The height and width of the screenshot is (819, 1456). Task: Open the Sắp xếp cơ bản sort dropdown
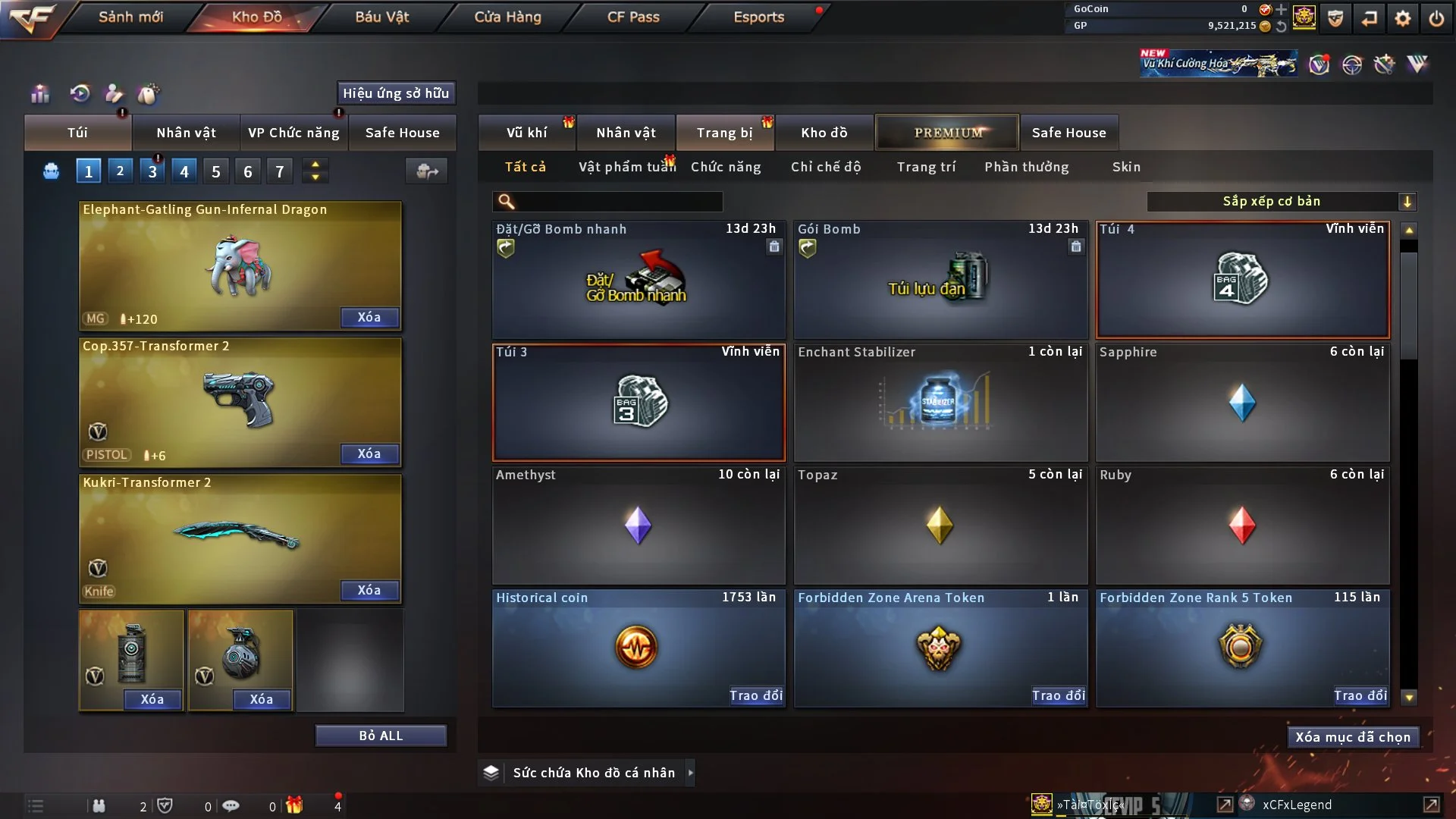click(x=1281, y=201)
